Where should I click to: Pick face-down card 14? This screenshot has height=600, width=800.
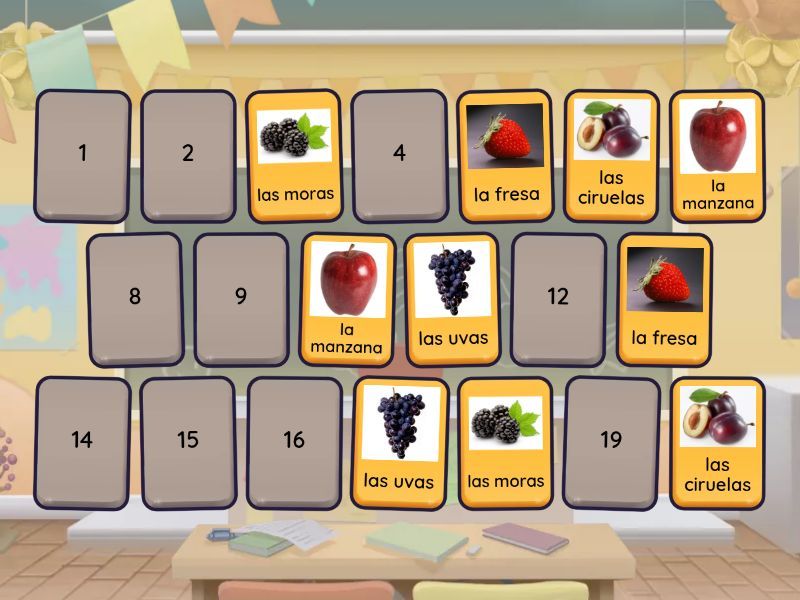point(83,441)
